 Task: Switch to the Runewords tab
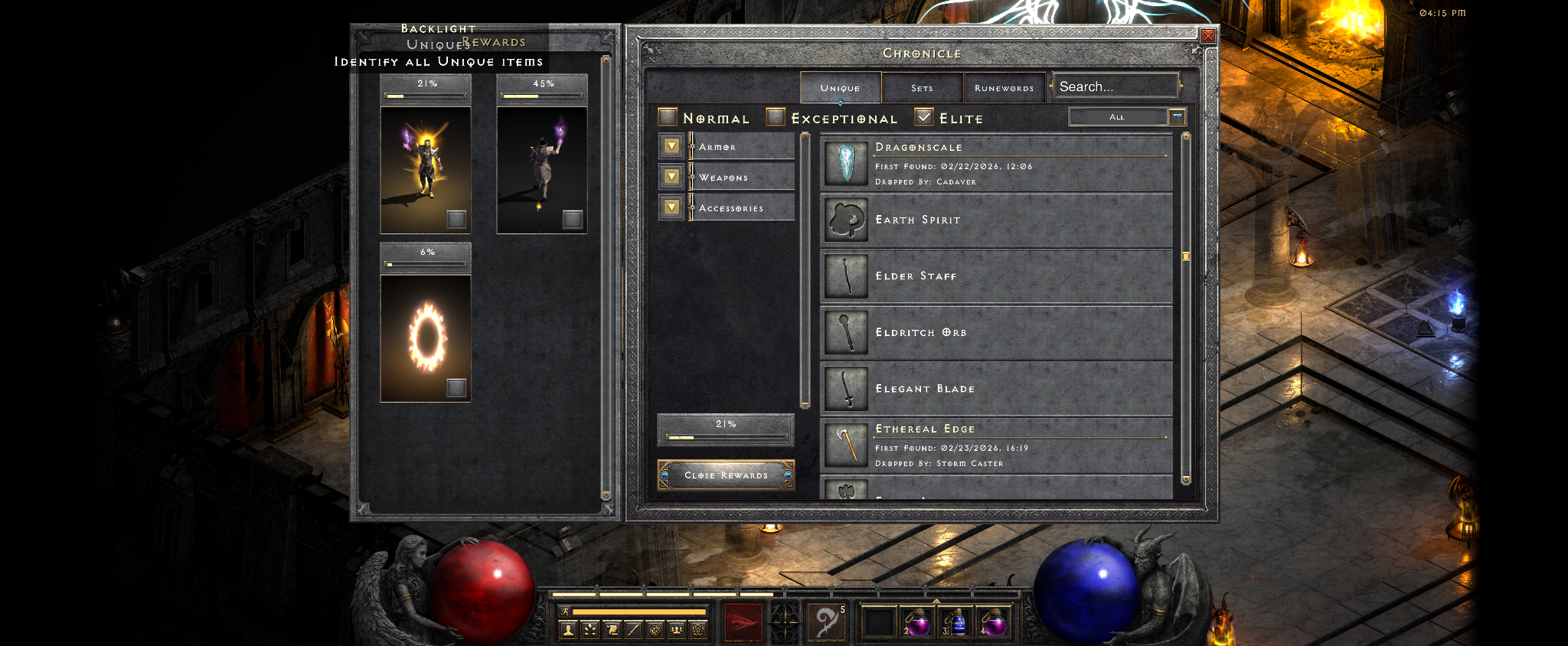(1004, 88)
